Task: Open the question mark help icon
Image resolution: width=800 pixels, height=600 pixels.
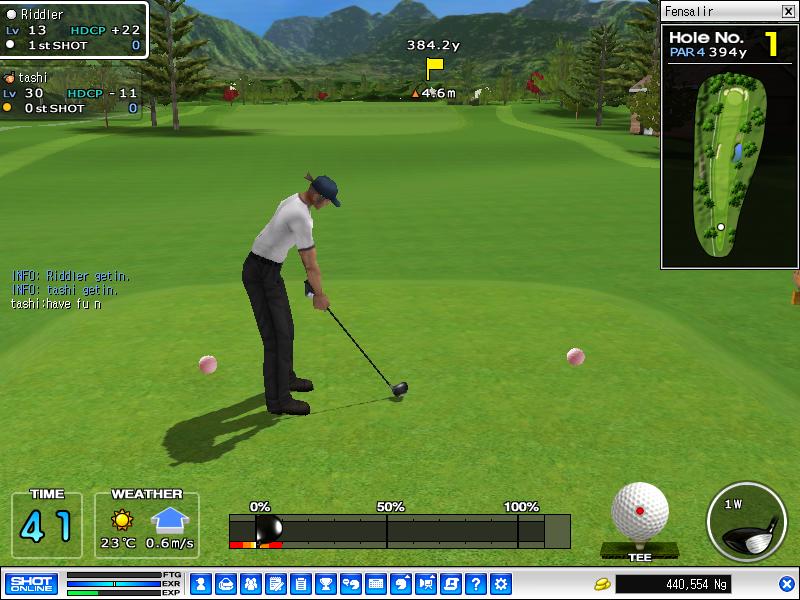Action: click(x=476, y=584)
